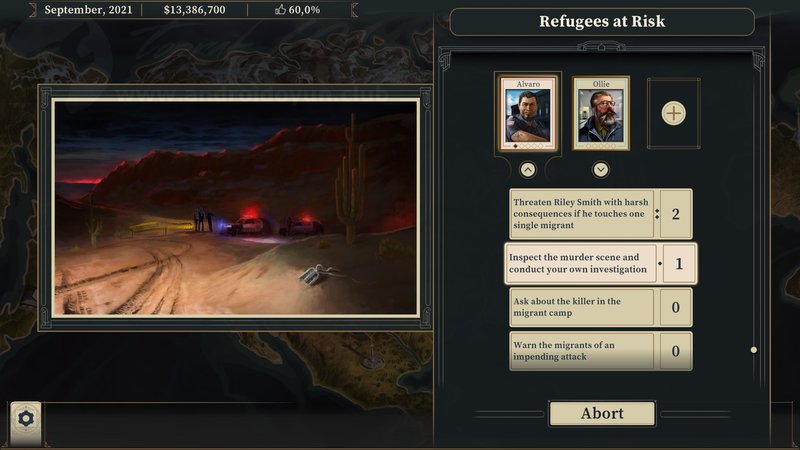Open settings with the gear icon
Image resolution: width=800 pixels, height=450 pixels.
[x=25, y=418]
